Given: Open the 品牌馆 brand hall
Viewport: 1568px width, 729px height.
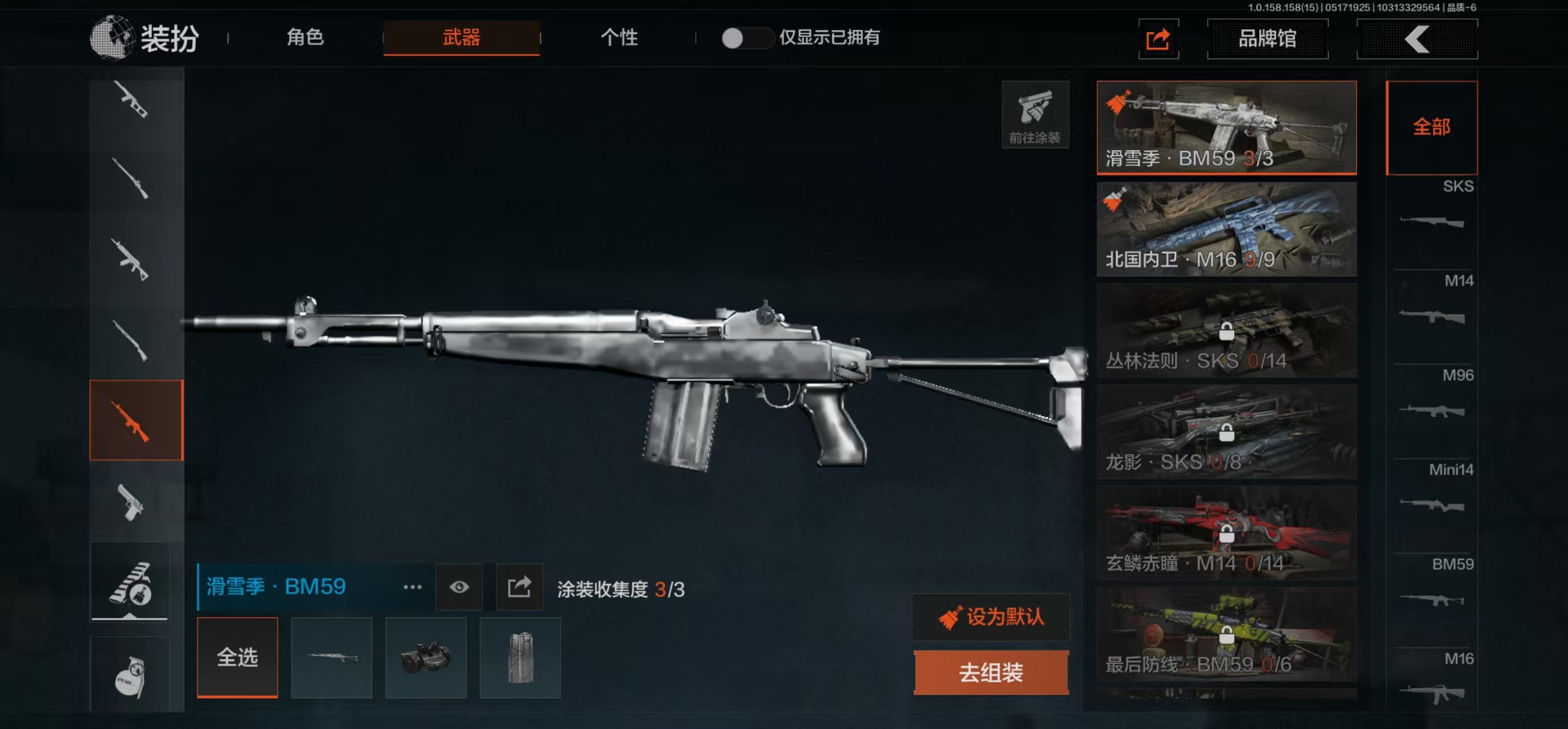Looking at the screenshot, I should [x=1267, y=39].
